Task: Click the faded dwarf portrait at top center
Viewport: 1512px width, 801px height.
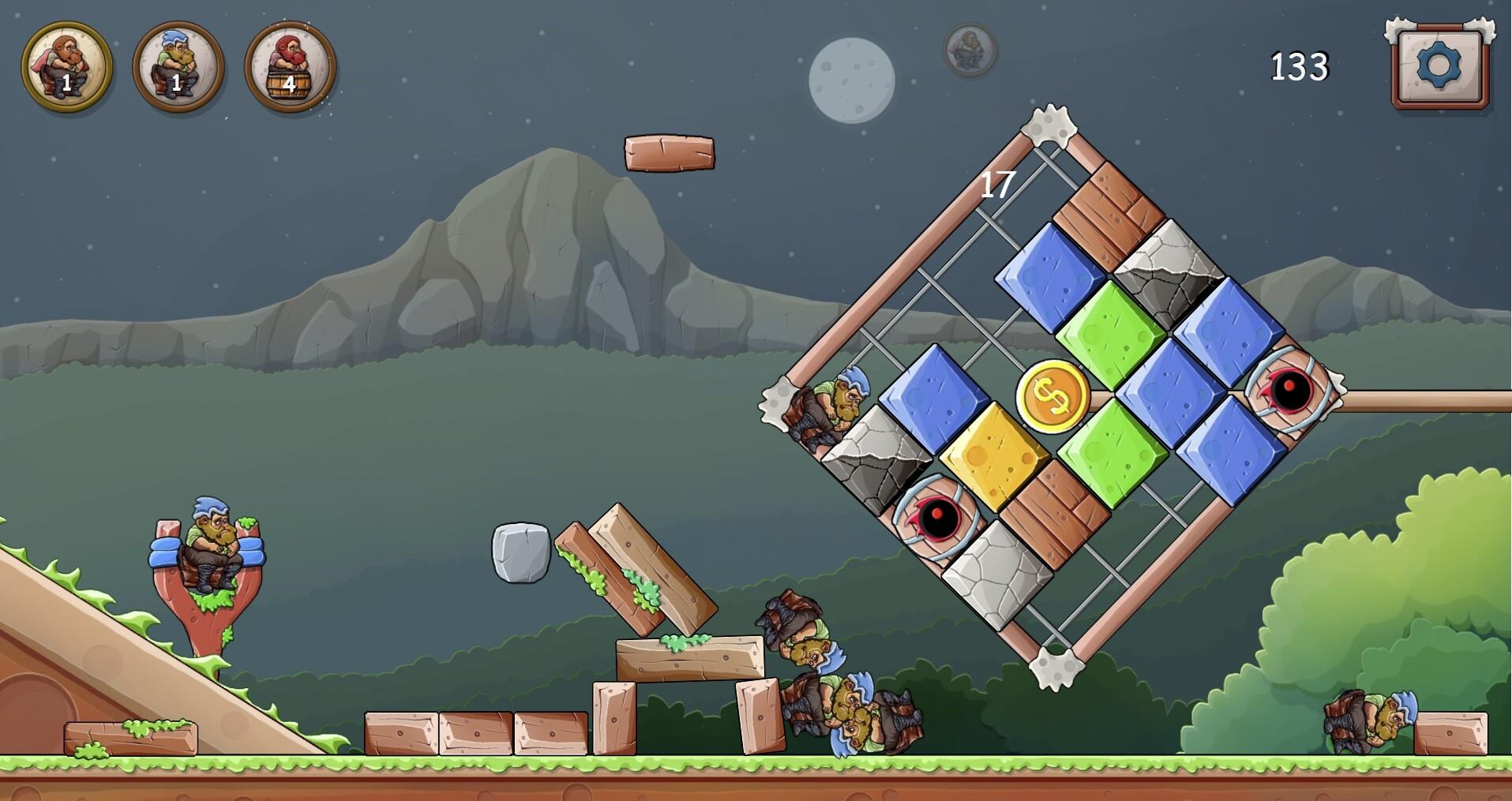Action: pos(969,50)
